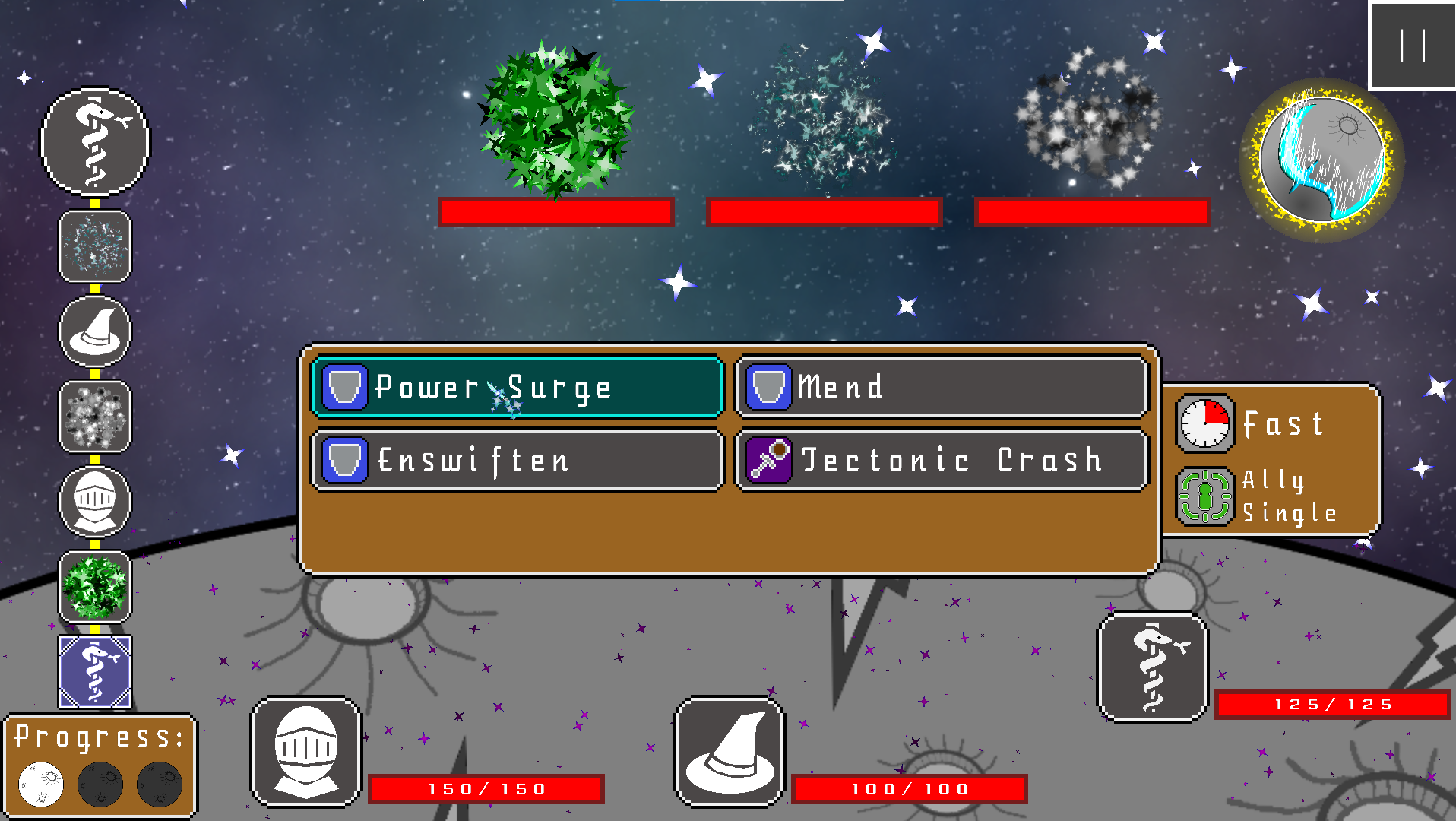Select the wizard hat party member portrait

click(729, 751)
